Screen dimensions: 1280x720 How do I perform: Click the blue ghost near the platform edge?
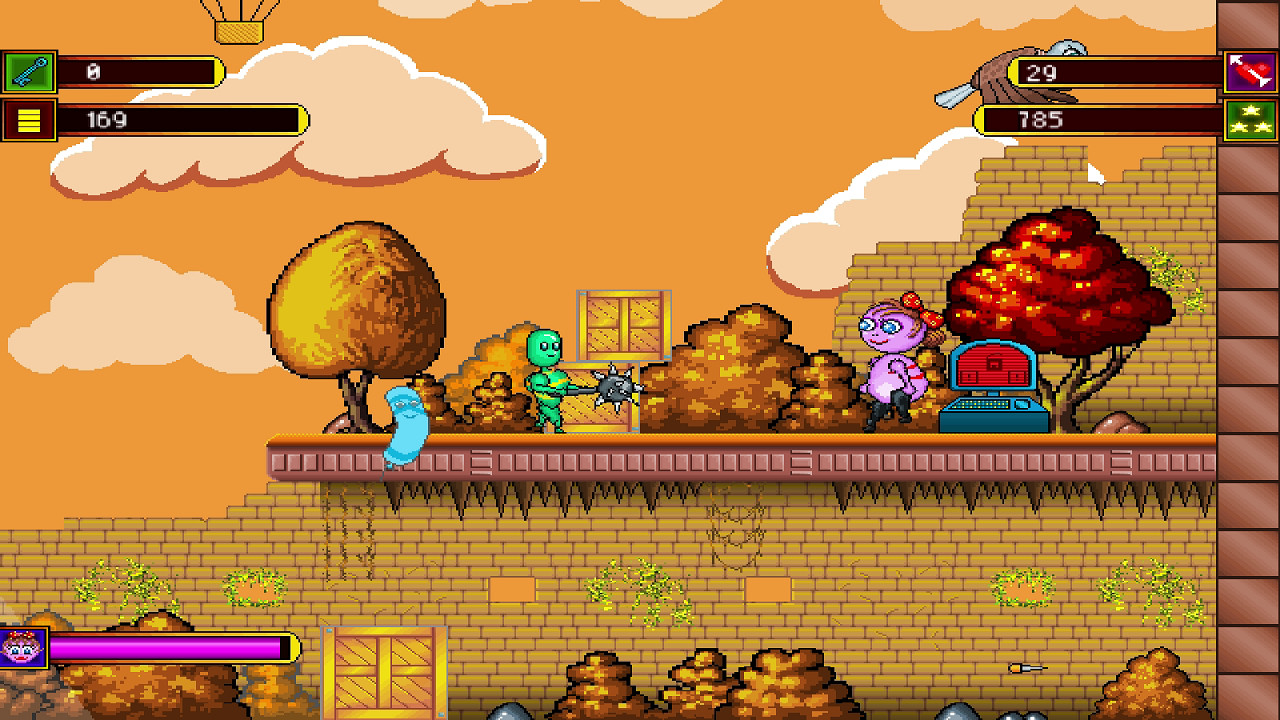(x=404, y=425)
